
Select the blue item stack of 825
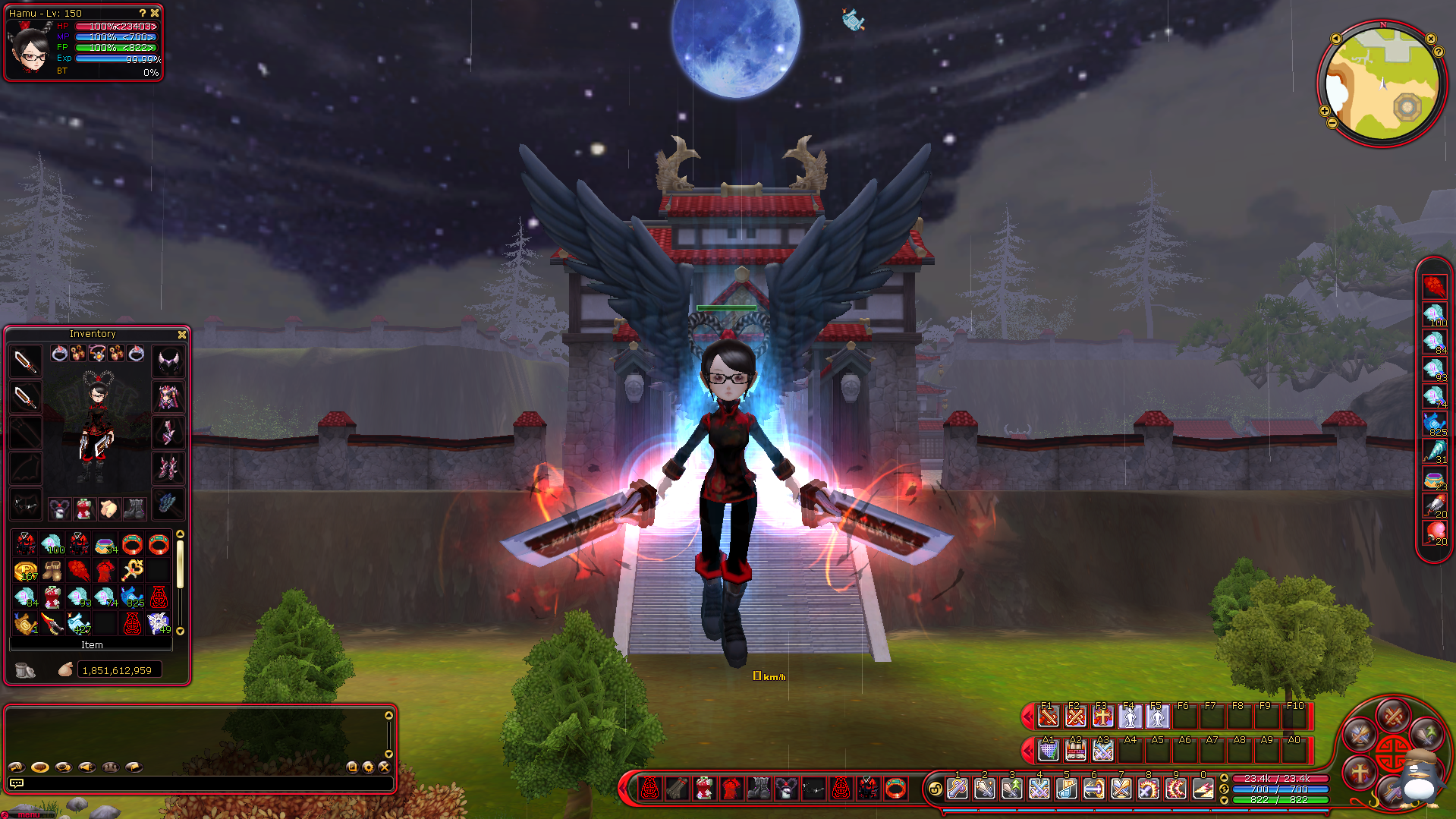(x=132, y=597)
